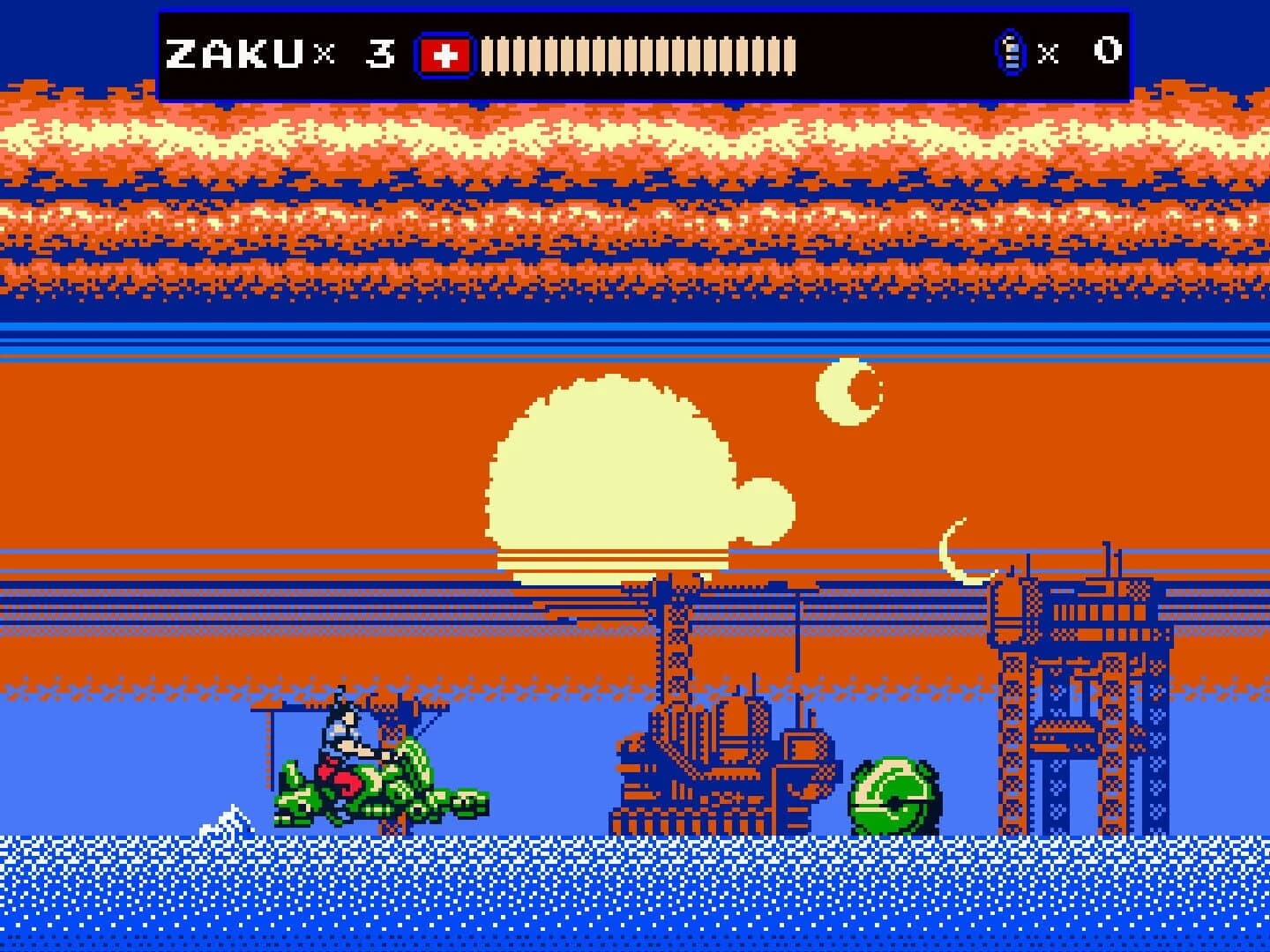This screenshot has width=1270, height=952.
Task: Click the last segment of the health bar
Action: (x=789, y=55)
